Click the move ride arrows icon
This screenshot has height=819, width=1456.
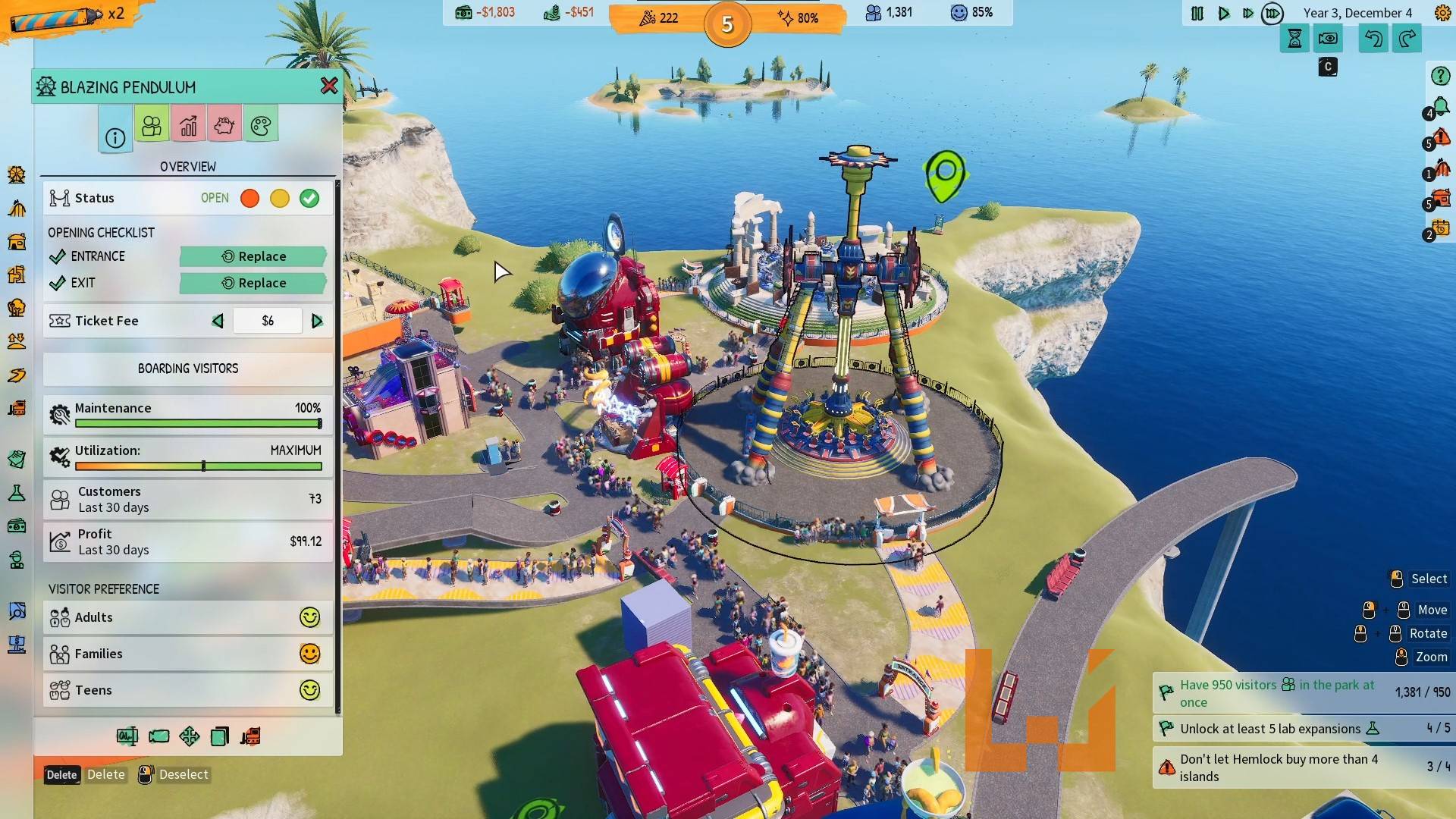coord(189,736)
